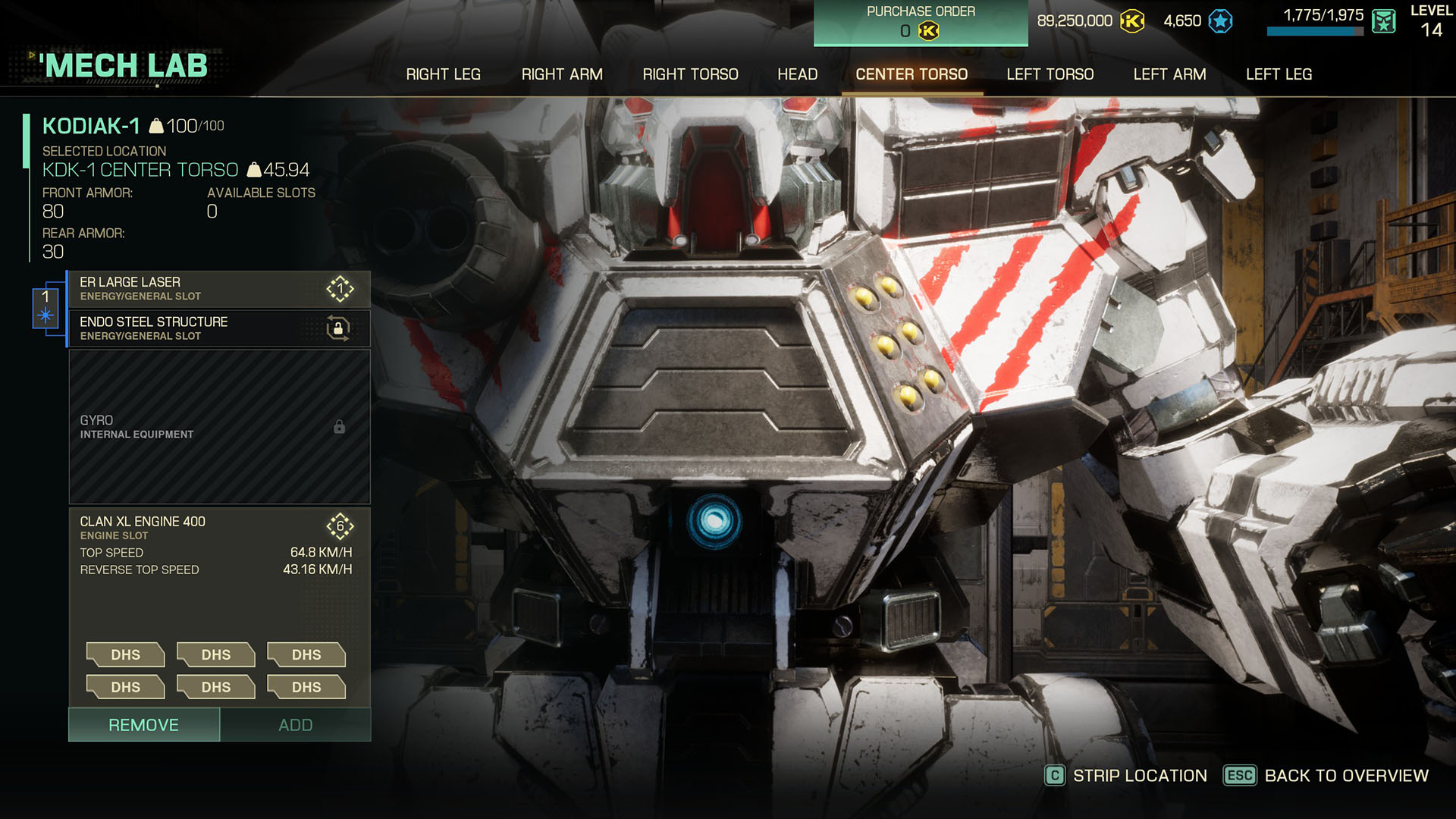This screenshot has width=1456, height=819.
Task: Click the Remove heat sink button
Action: pos(144,725)
